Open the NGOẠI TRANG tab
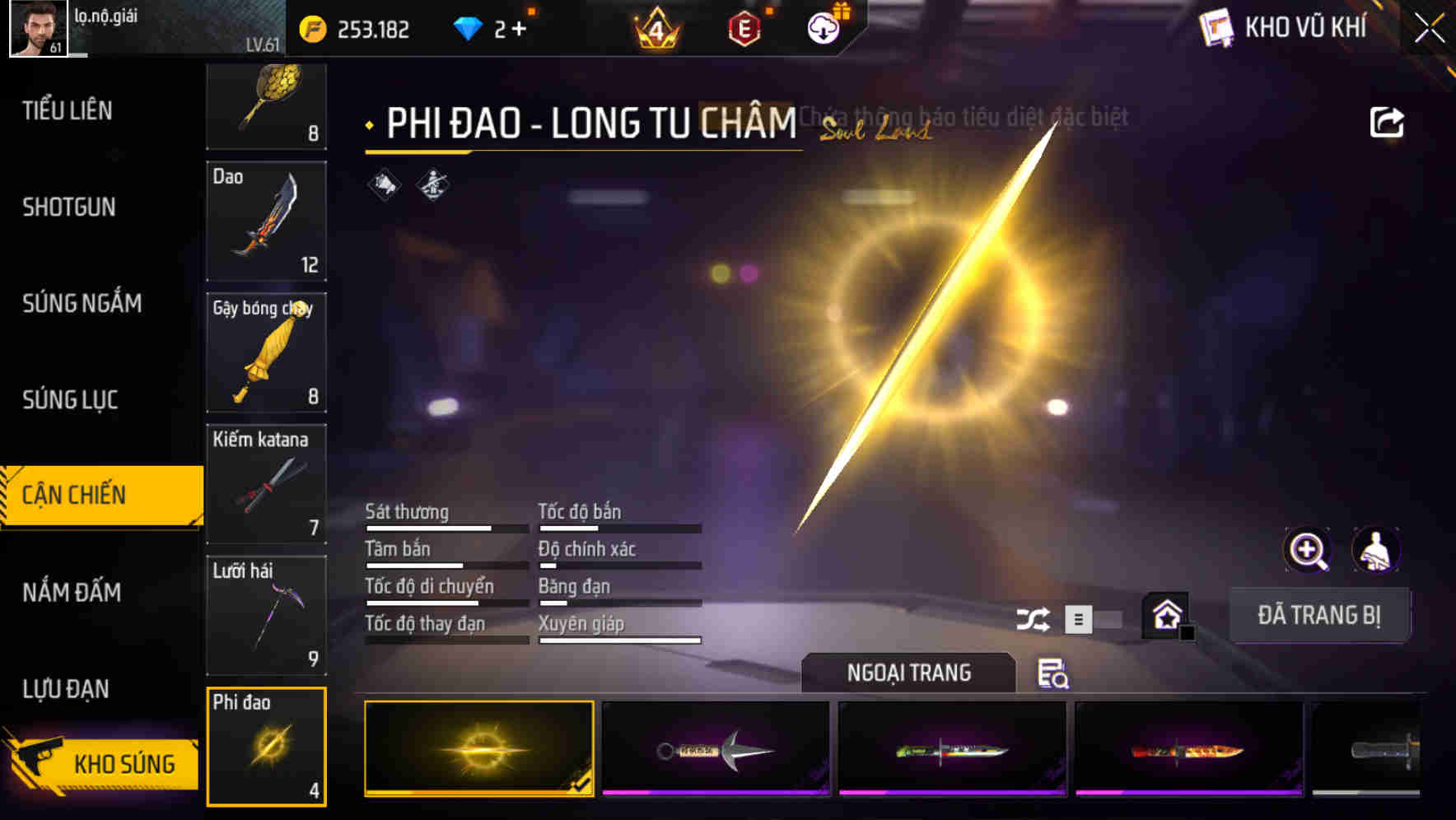This screenshot has width=1456, height=820. click(x=908, y=672)
